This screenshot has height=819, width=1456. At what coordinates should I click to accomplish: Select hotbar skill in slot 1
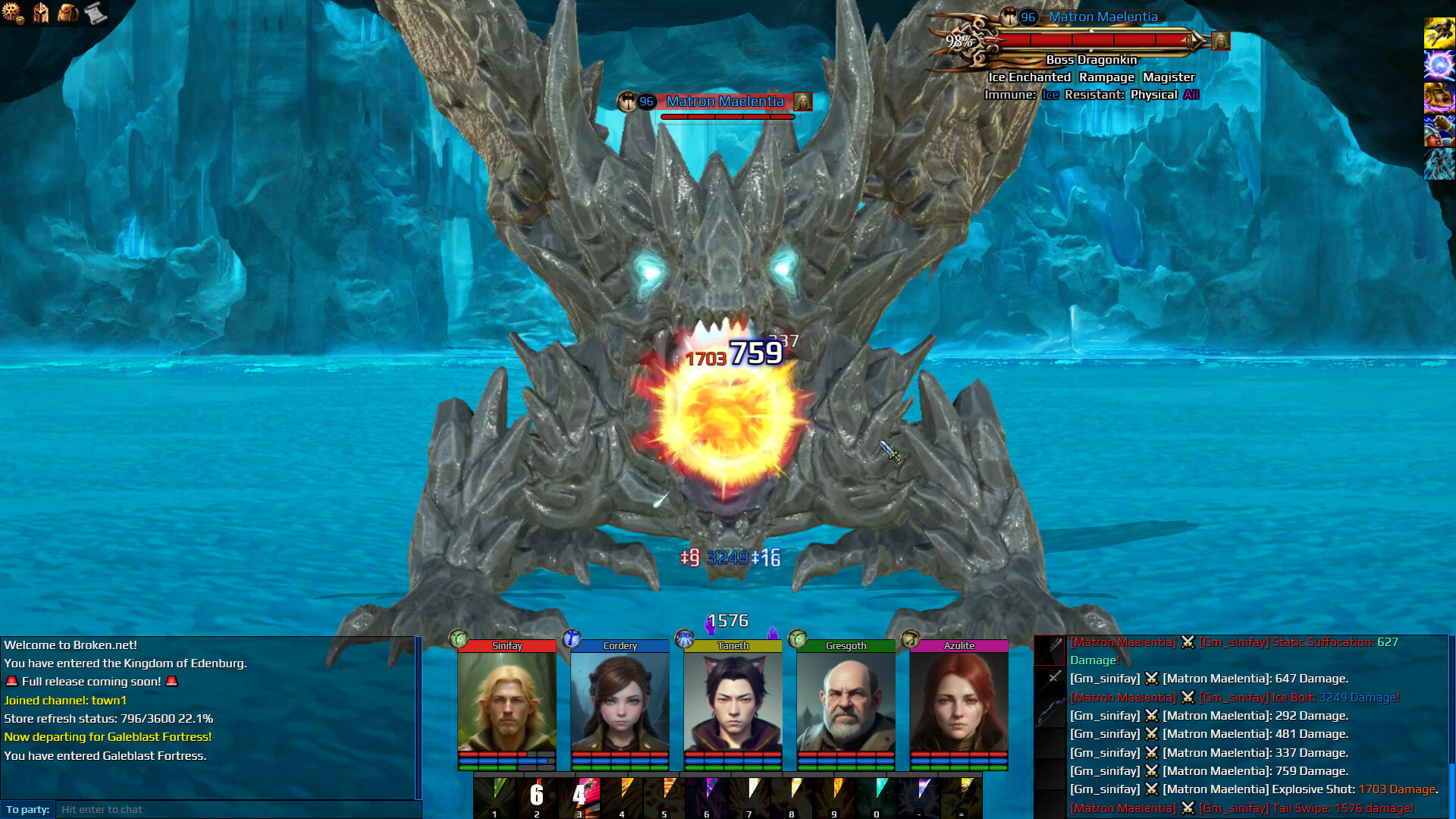point(494,795)
